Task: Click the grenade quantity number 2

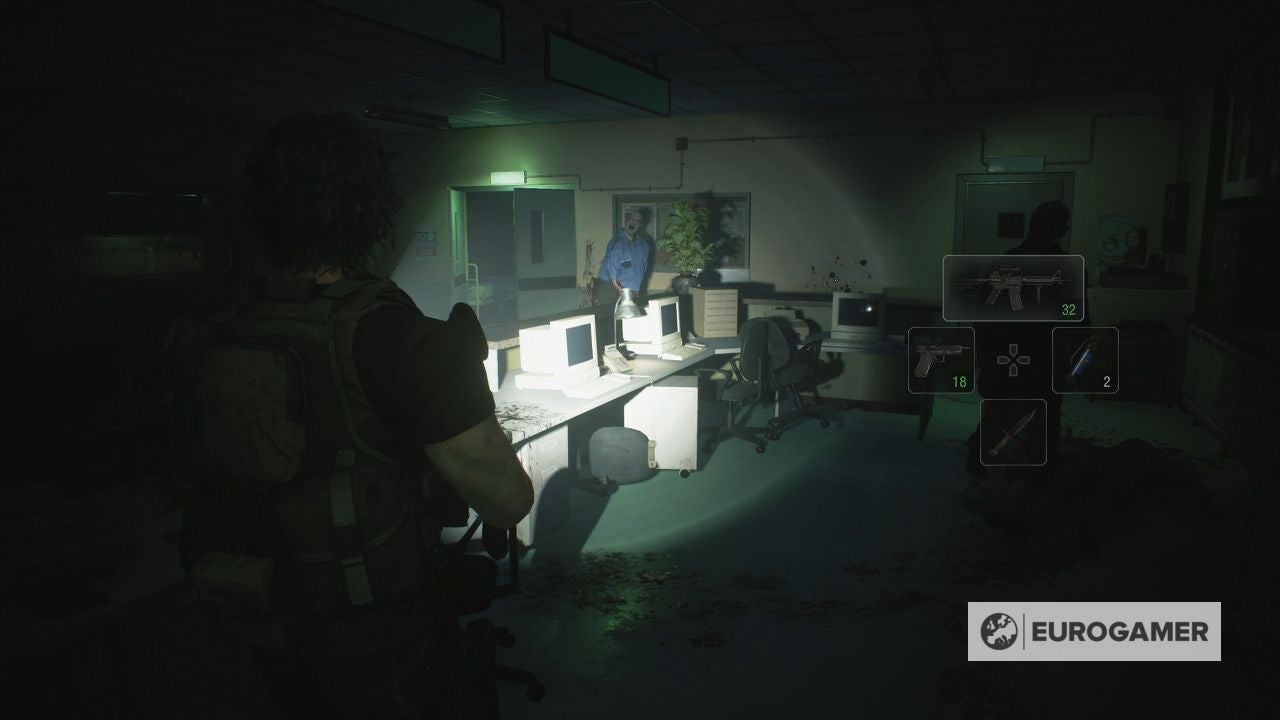Action: coord(1107,380)
